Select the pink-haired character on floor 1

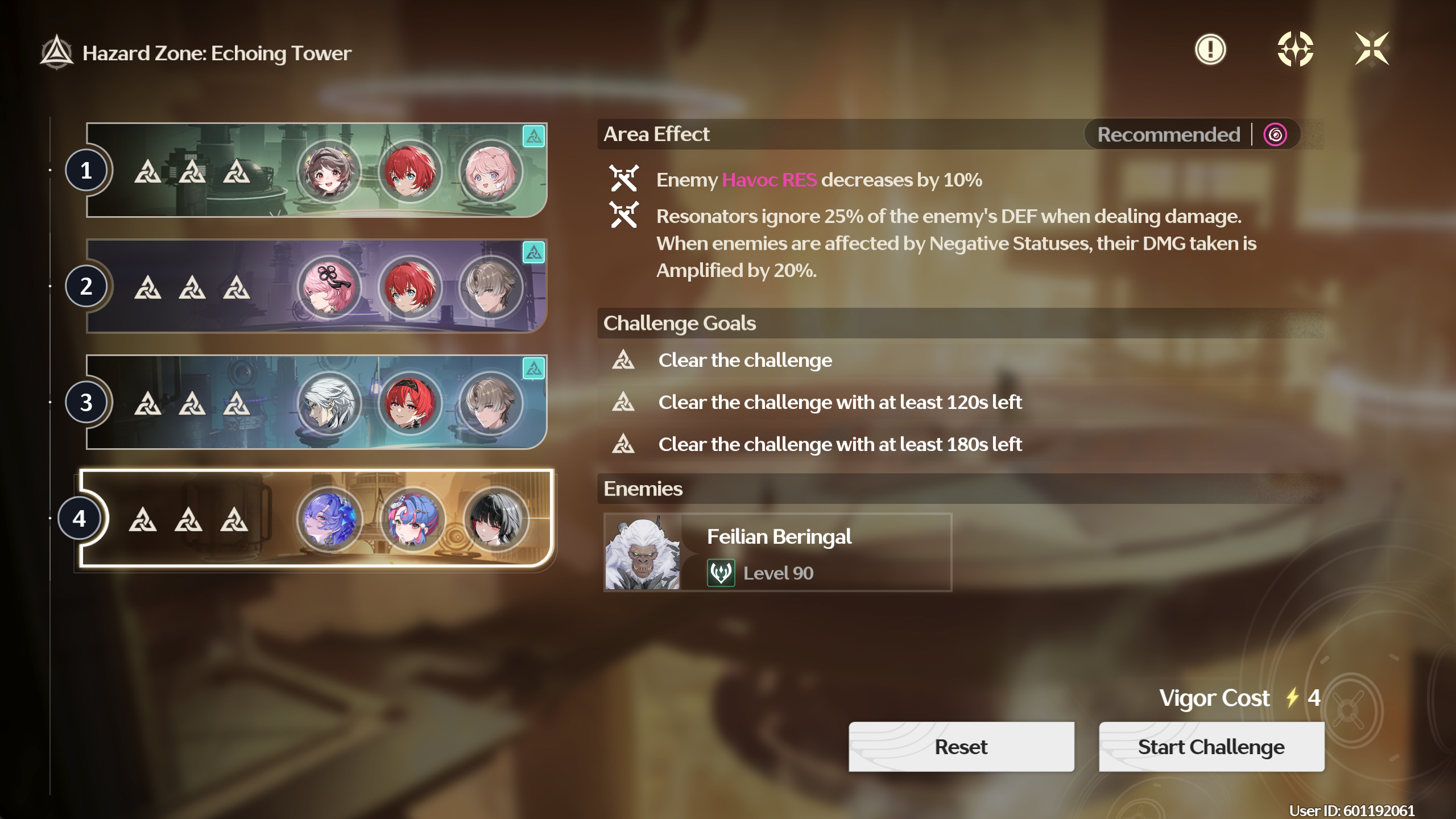pos(490,171)
